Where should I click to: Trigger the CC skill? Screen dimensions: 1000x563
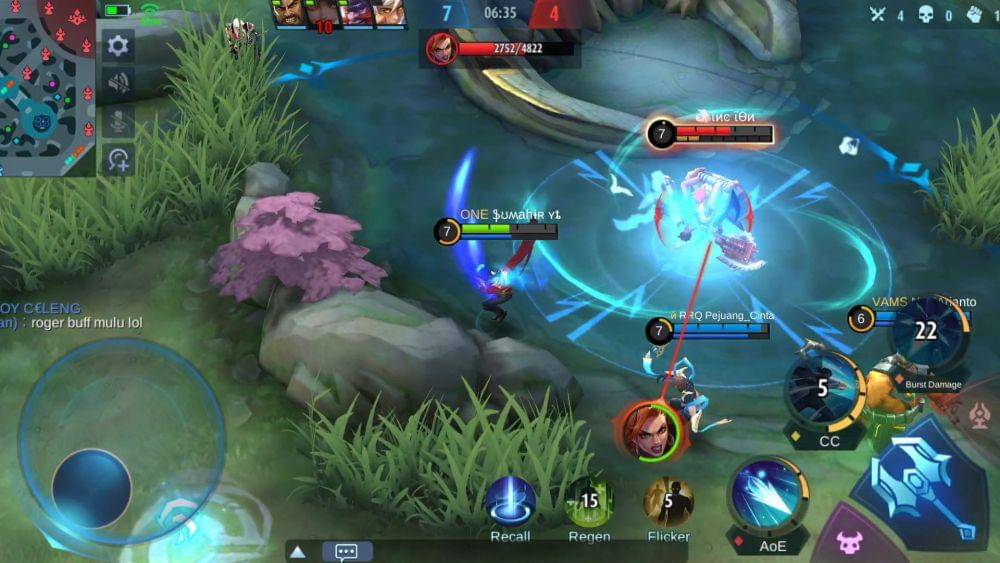[825, 389]
